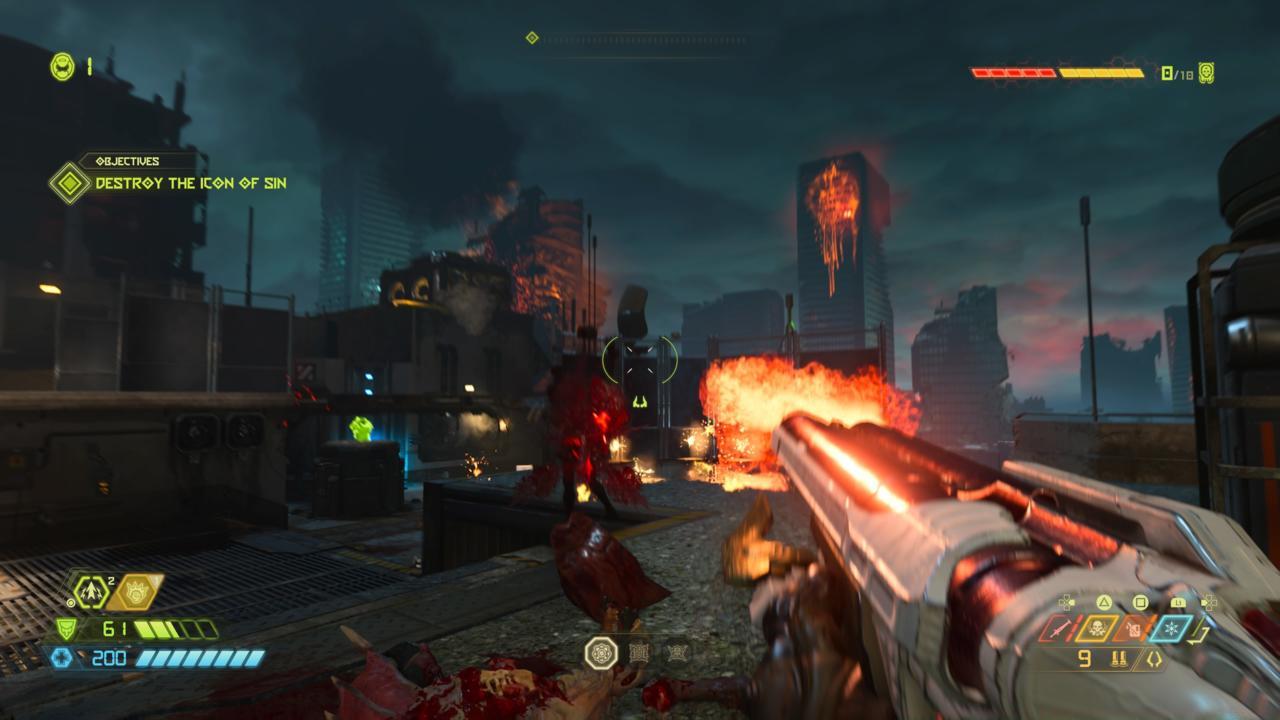Click the highlighted octagonal rune icon

point(601,653)
